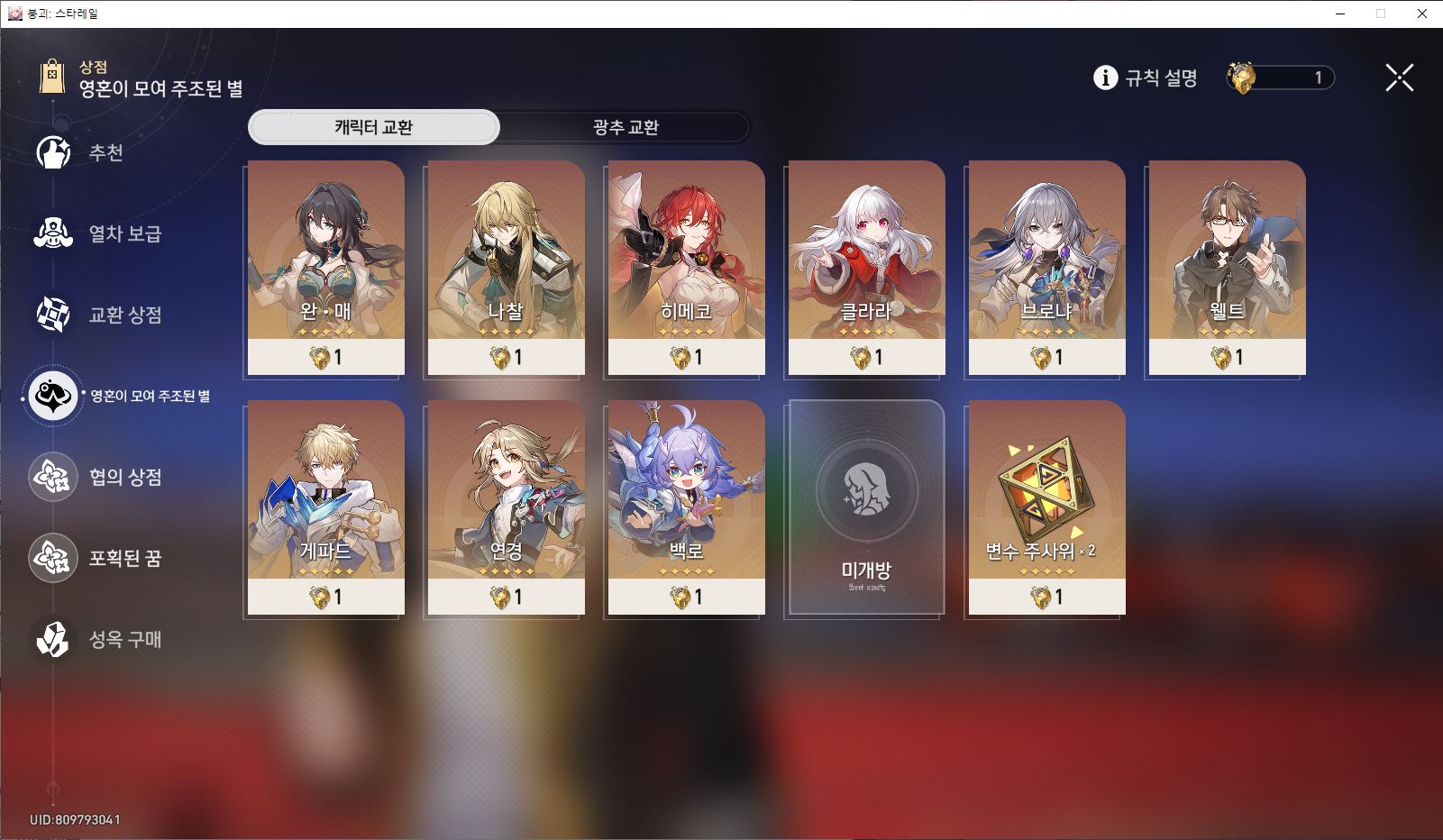Pick the 히메코 character card
The height and width of the screenshot is (840, 1443).
[686, 268]
